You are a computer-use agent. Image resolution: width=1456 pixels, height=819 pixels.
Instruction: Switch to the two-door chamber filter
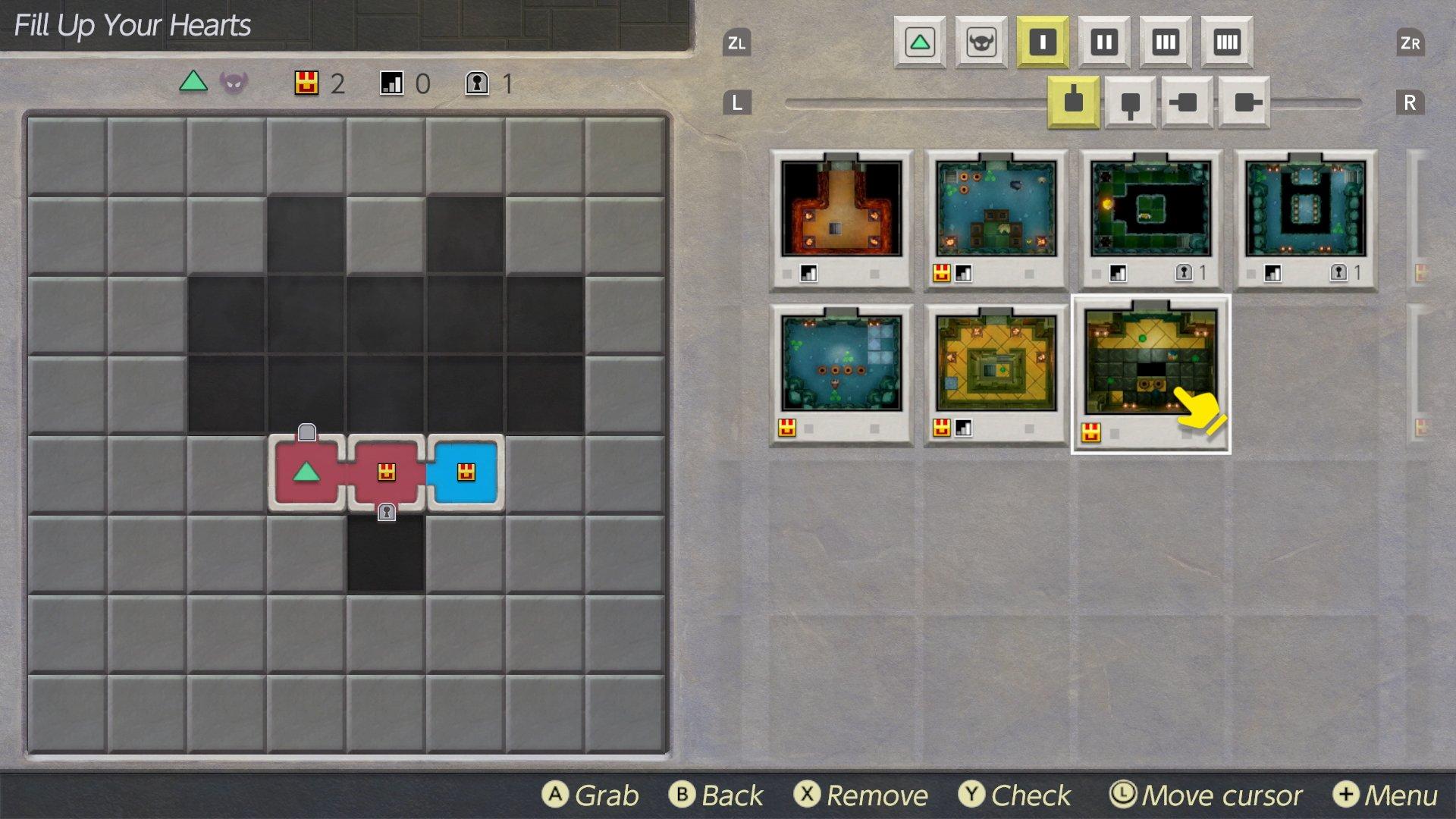[x=1104, y=43]
